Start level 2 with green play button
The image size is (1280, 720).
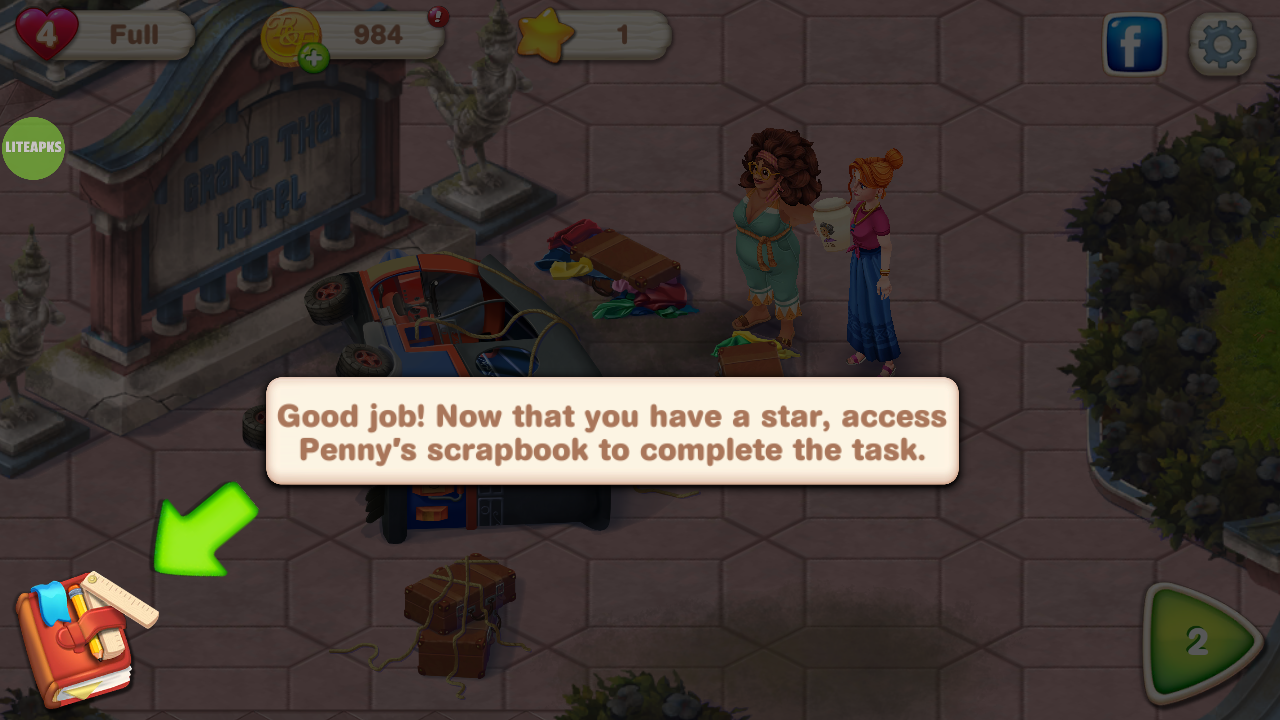click(1200, 643)
